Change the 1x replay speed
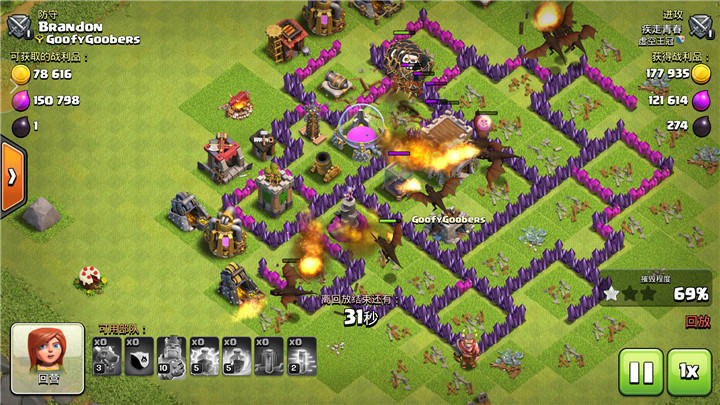720x405 pixels. pyautogui.click(x=689, y=373)
